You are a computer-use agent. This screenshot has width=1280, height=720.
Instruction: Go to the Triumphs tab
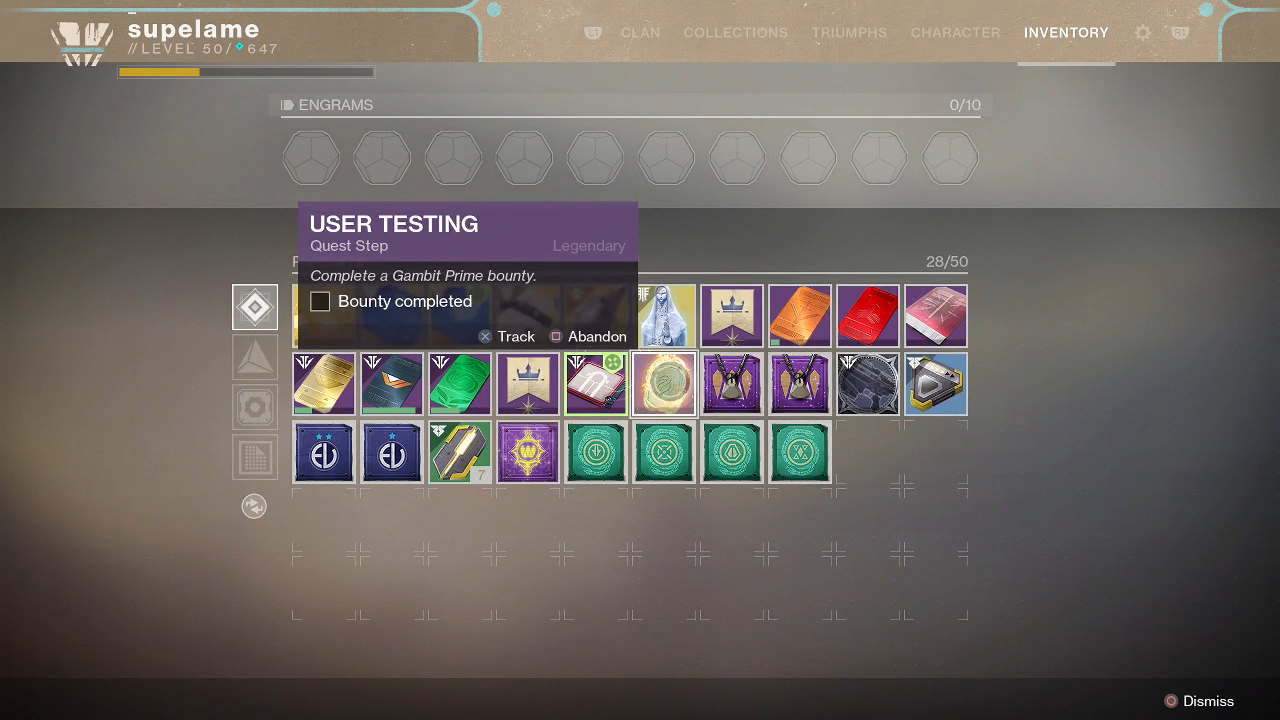(849, 33)
